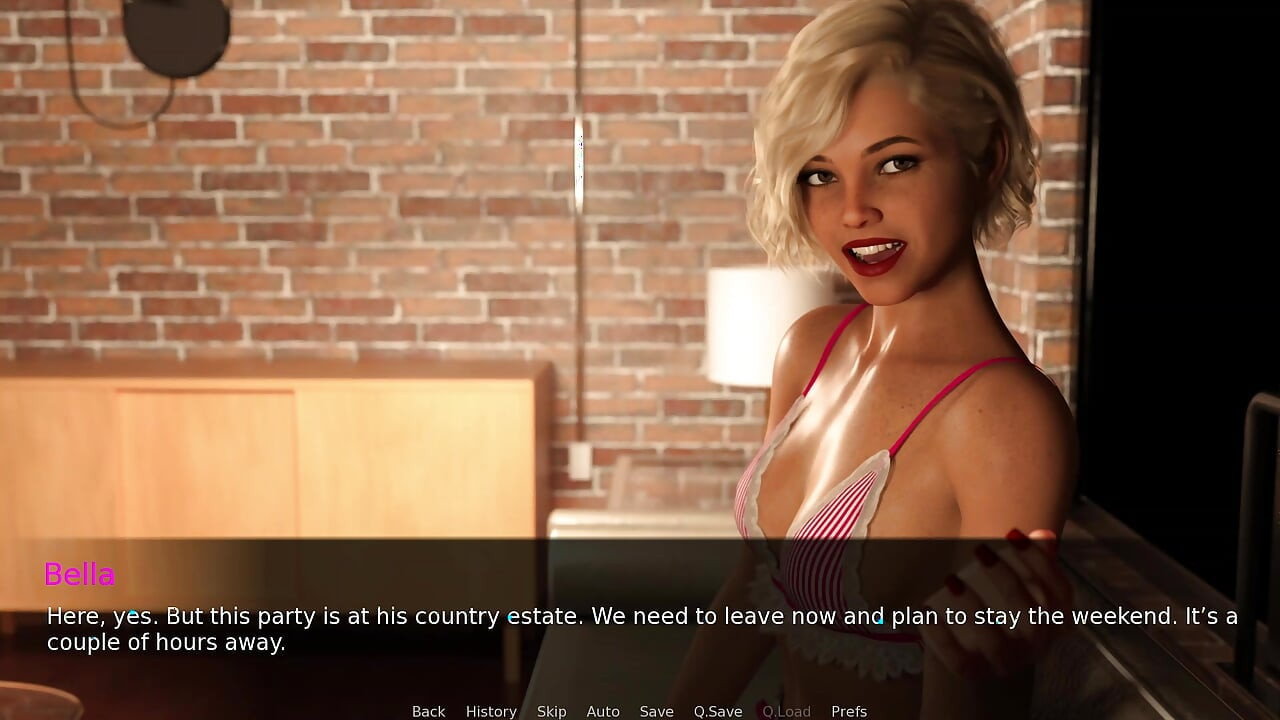
Task: Select Skip from the quick menu bar
Action: 552,711
